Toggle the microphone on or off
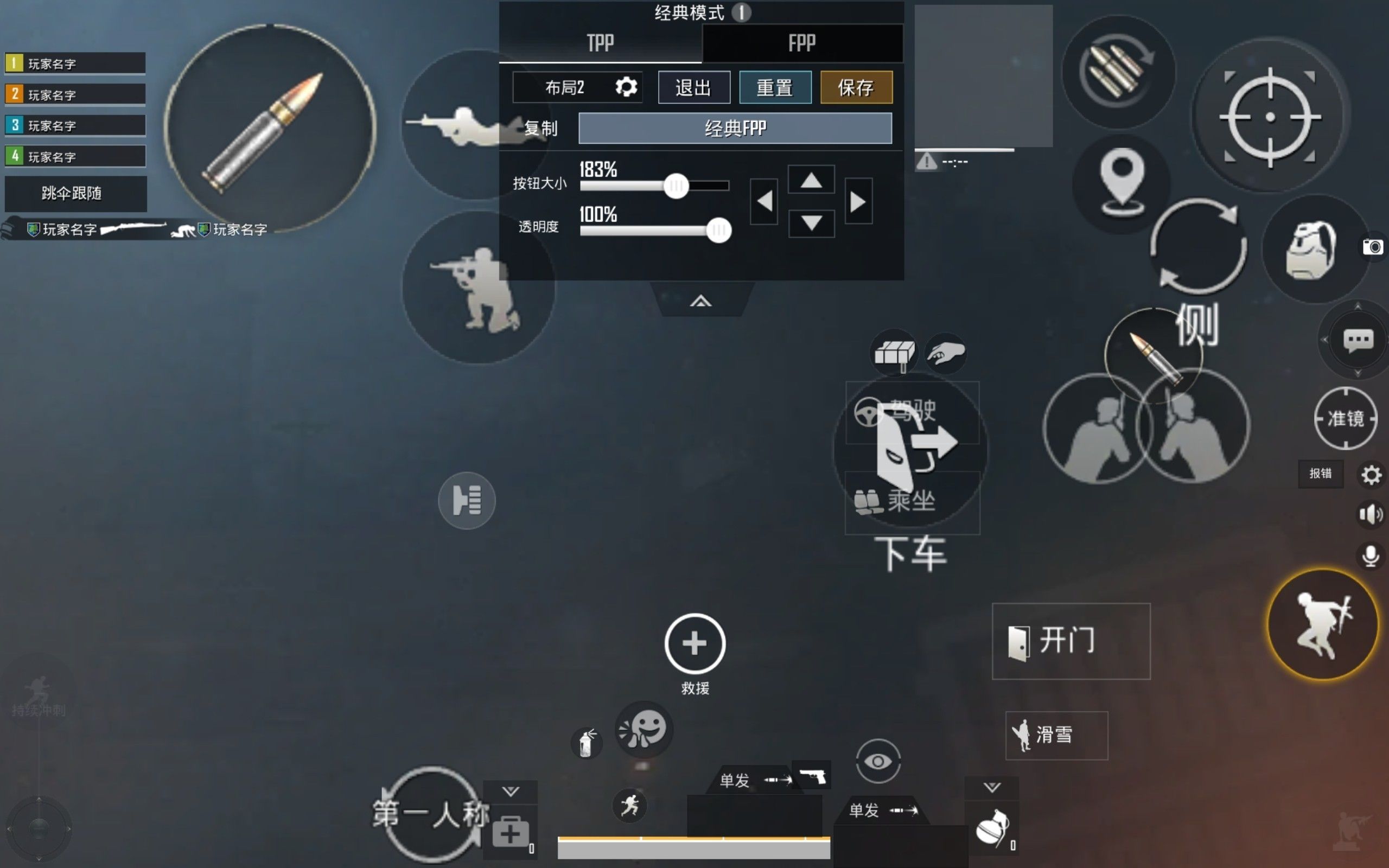Screen dimensions: 1389x868 [x=1372, y=554]
